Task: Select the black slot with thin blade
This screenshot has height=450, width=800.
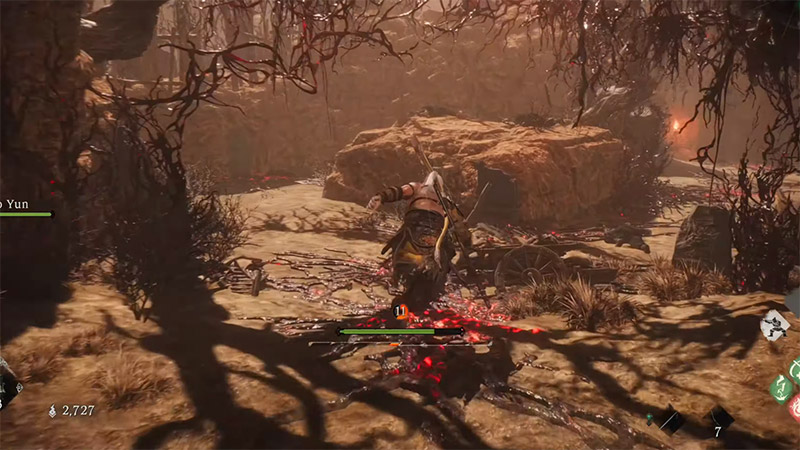Action: (671, 421)
